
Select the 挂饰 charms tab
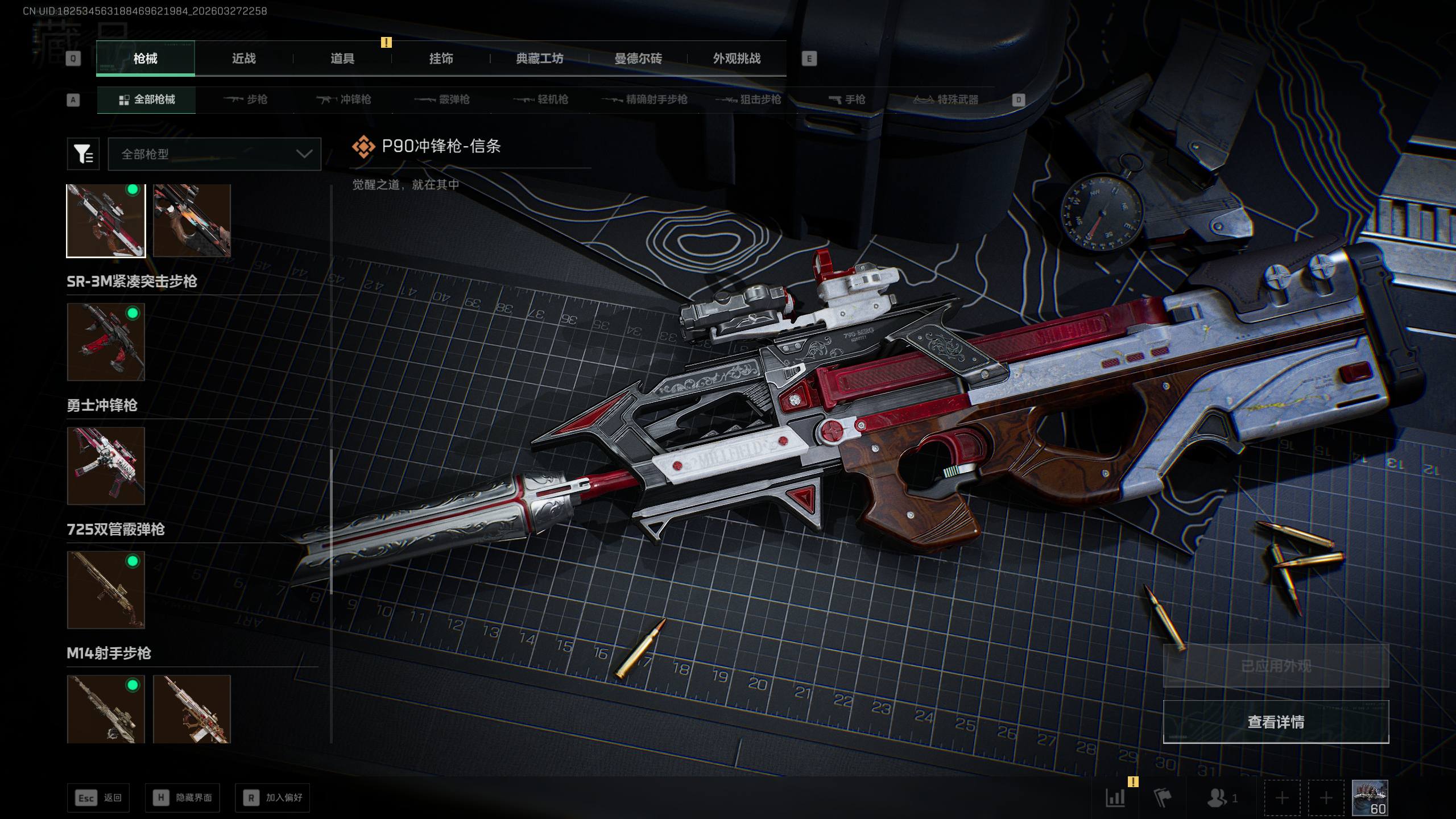(x=441, y=59)
